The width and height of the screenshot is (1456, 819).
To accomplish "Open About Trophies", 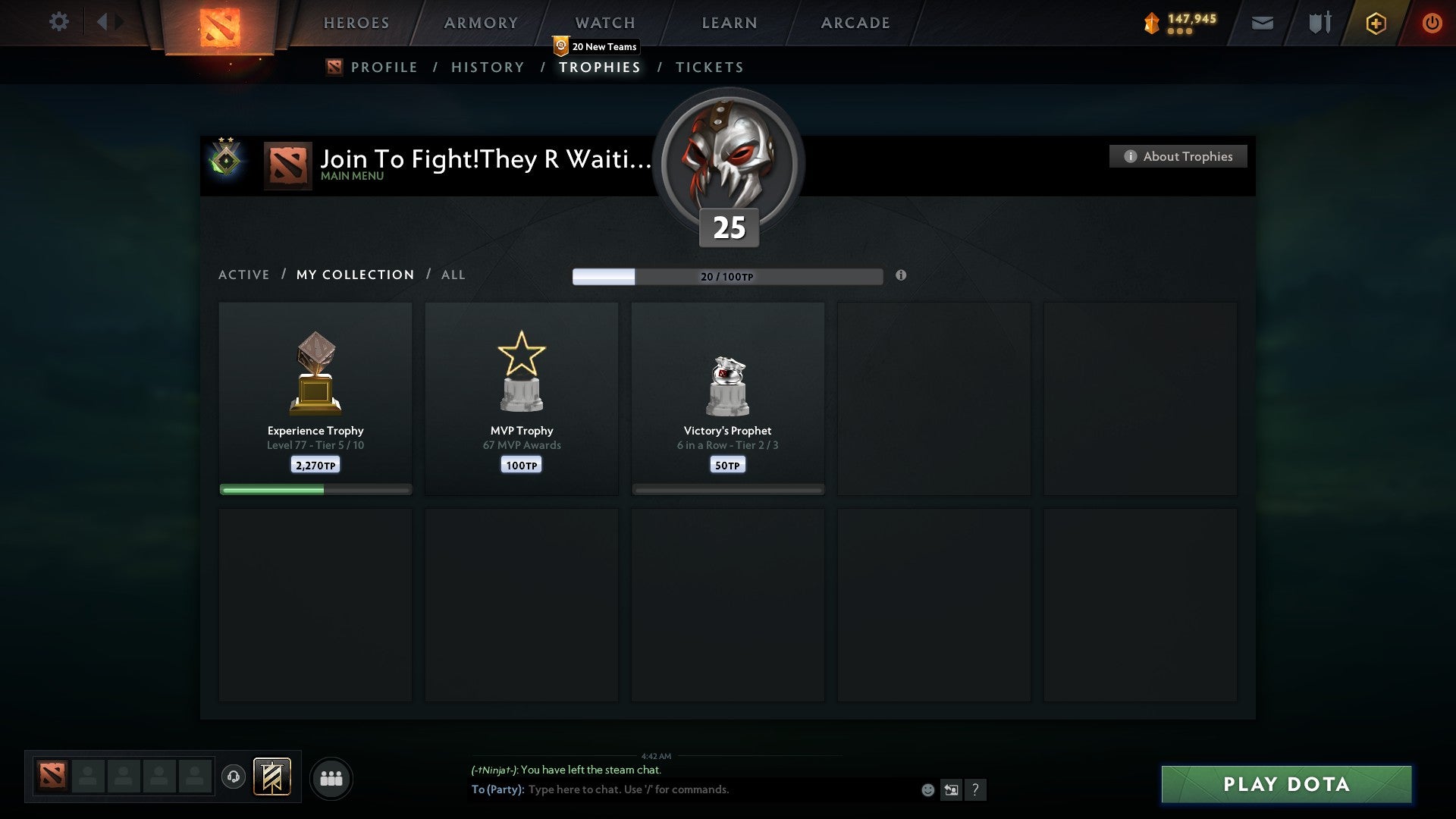I will [x=1178, y=156].
